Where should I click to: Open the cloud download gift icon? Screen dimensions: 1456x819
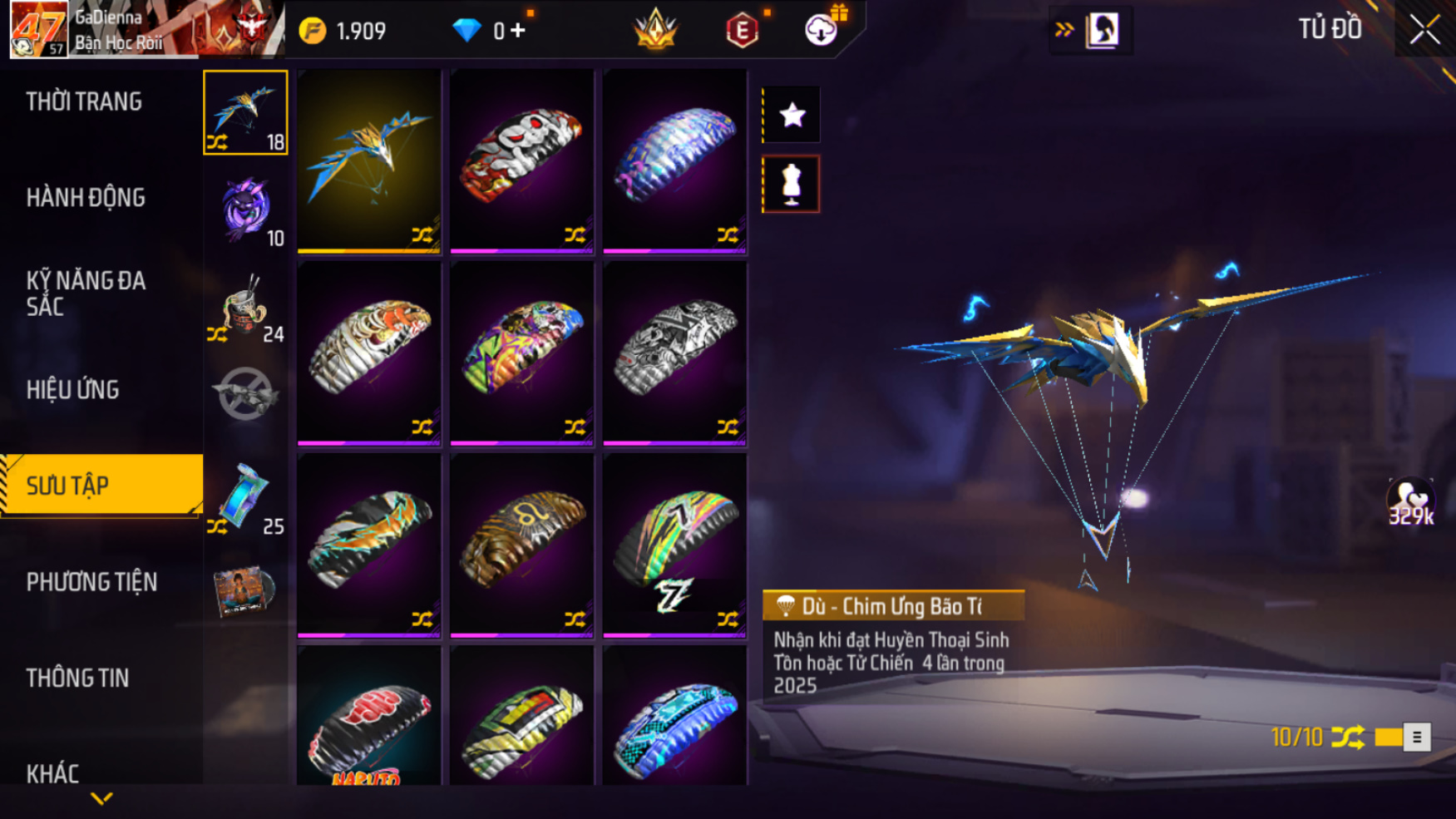(x=822, y=30)
